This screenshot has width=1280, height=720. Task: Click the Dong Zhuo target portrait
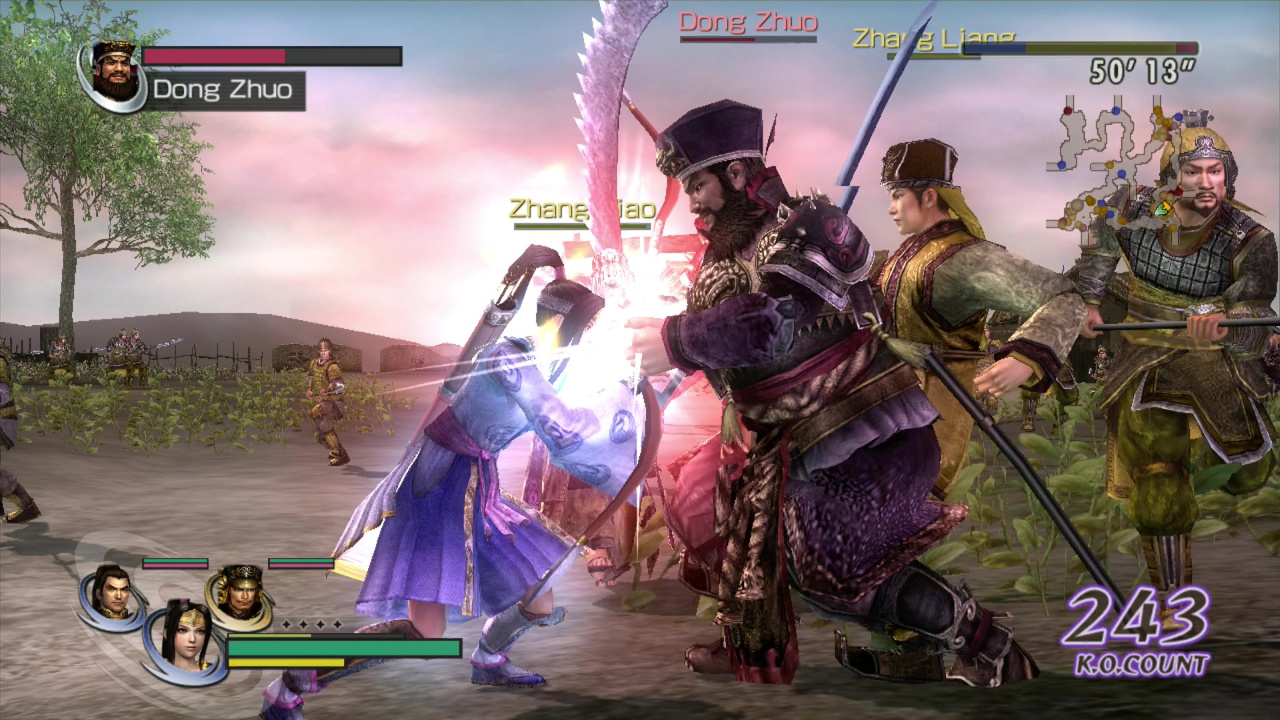pyautogui.click(x=115, y=73)
